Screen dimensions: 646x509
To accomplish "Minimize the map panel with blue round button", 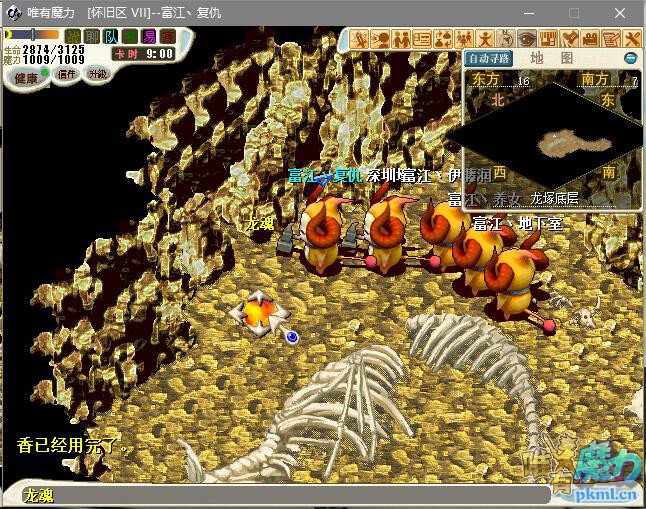I will tap(630, 58).
